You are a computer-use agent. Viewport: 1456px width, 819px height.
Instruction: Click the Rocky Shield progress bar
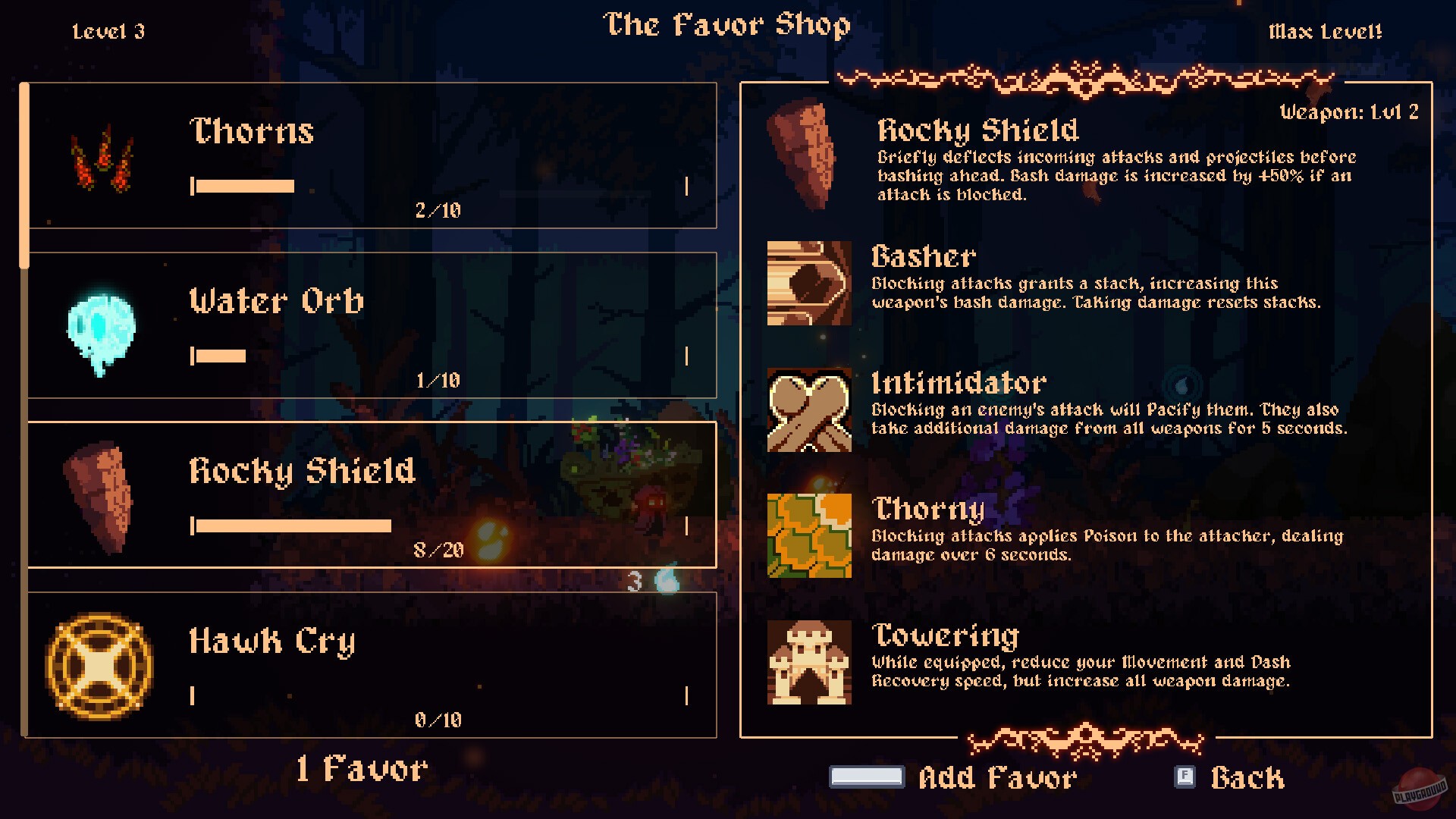292,523
